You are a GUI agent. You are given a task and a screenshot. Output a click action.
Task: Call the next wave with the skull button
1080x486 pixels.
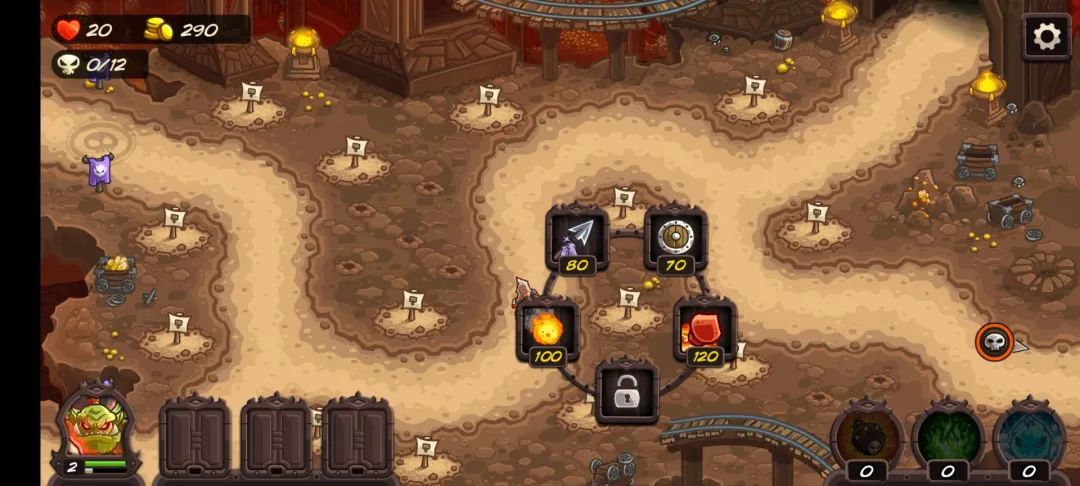pos(994,343)
